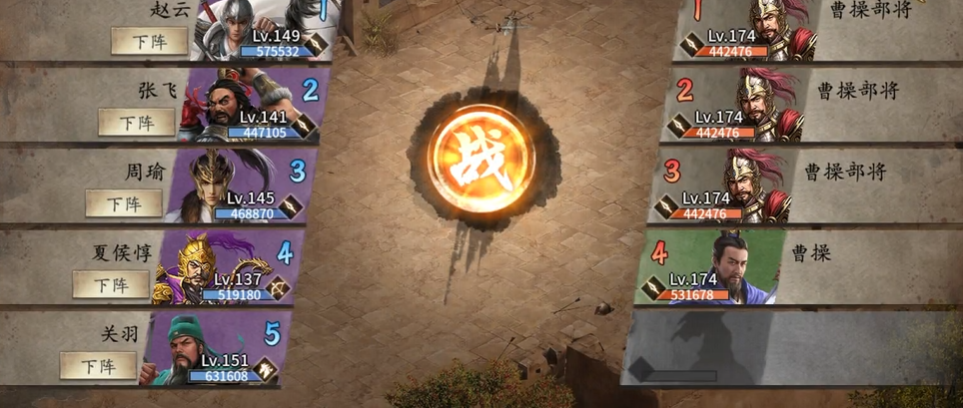Choose 张飞's portrait in slot 2
963x408 pixels.
[250, 104]
